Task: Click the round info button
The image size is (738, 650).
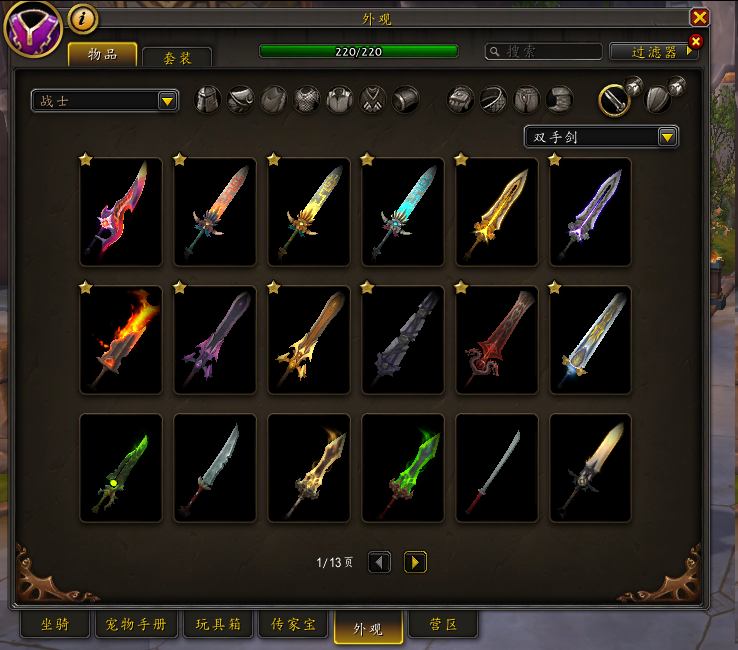Action: 83,19
